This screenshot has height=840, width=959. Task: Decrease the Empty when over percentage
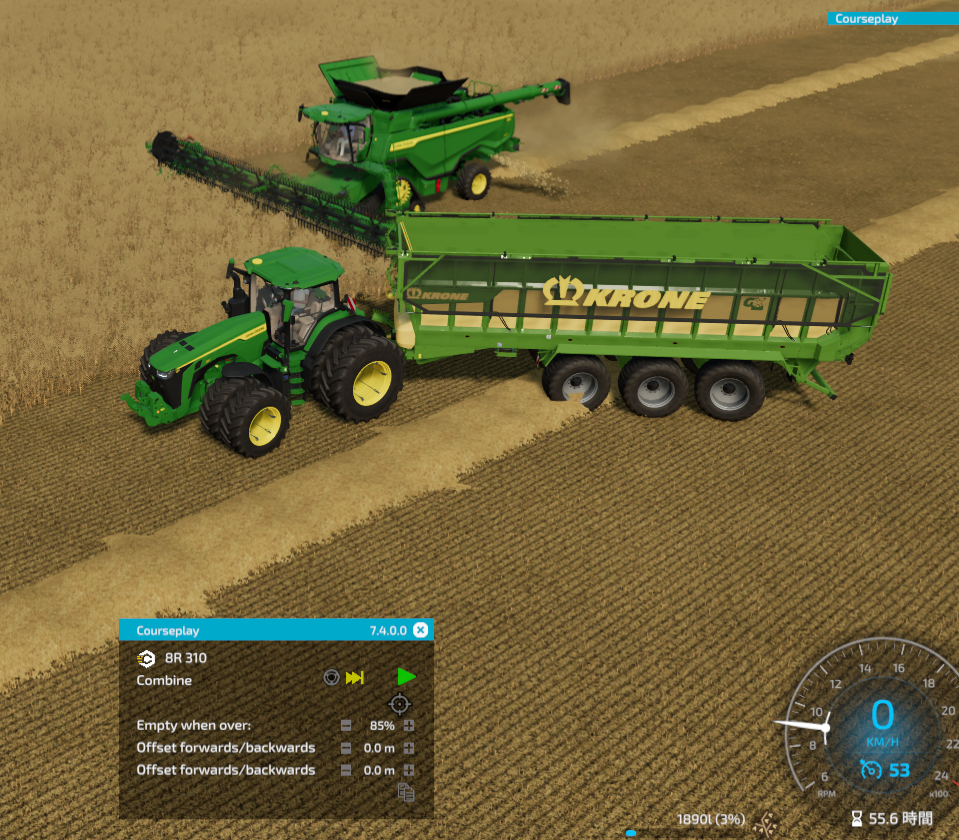(x=346, y=725)
